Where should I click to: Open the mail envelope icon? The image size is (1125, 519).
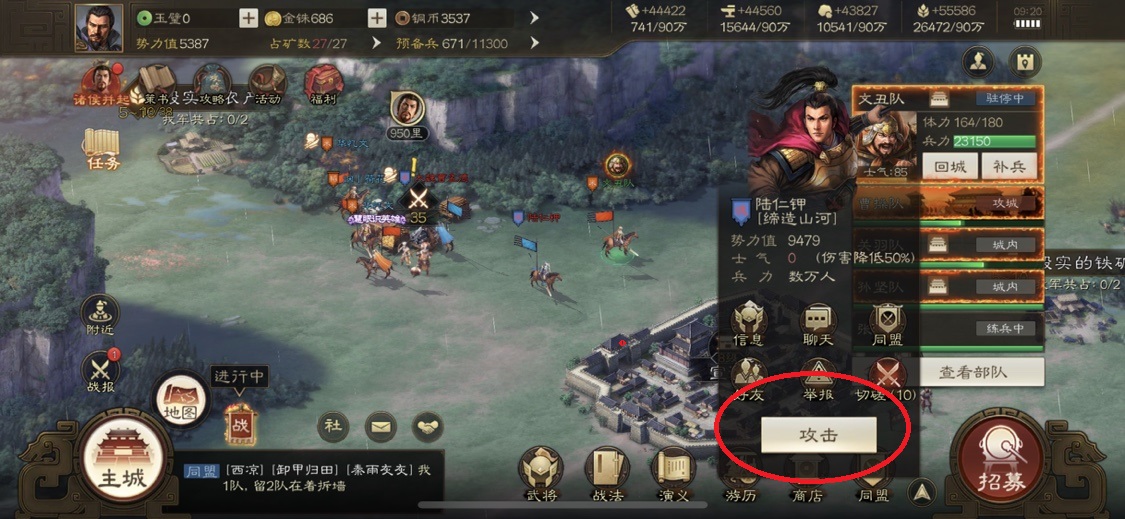(380, 427)
